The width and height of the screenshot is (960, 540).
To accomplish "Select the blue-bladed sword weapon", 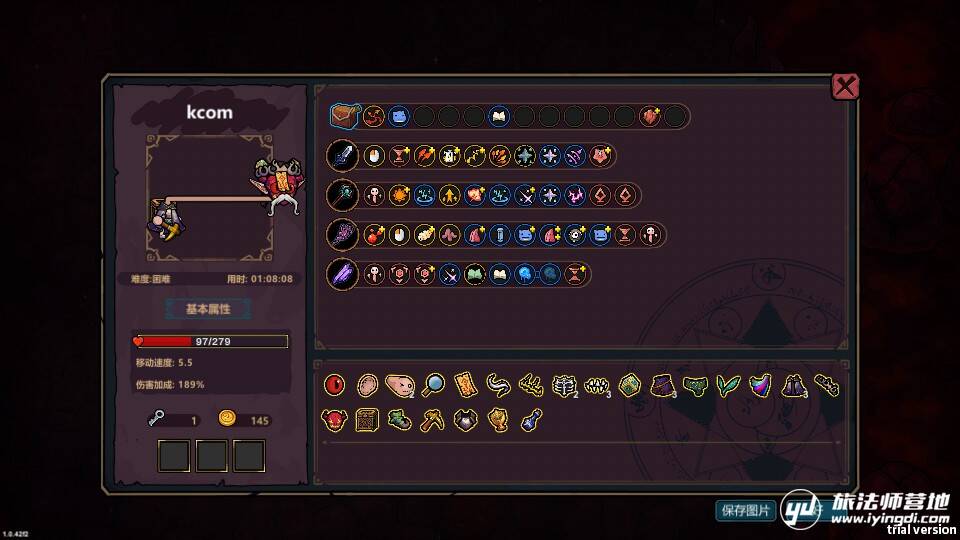I will [342, 156].
